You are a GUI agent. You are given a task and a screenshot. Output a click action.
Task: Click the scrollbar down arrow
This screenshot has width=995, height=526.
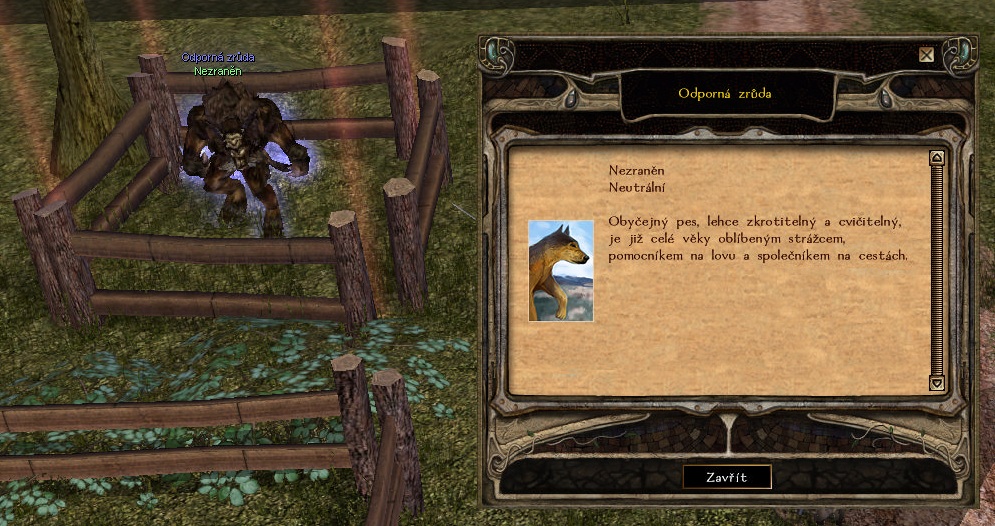point(937,383)
